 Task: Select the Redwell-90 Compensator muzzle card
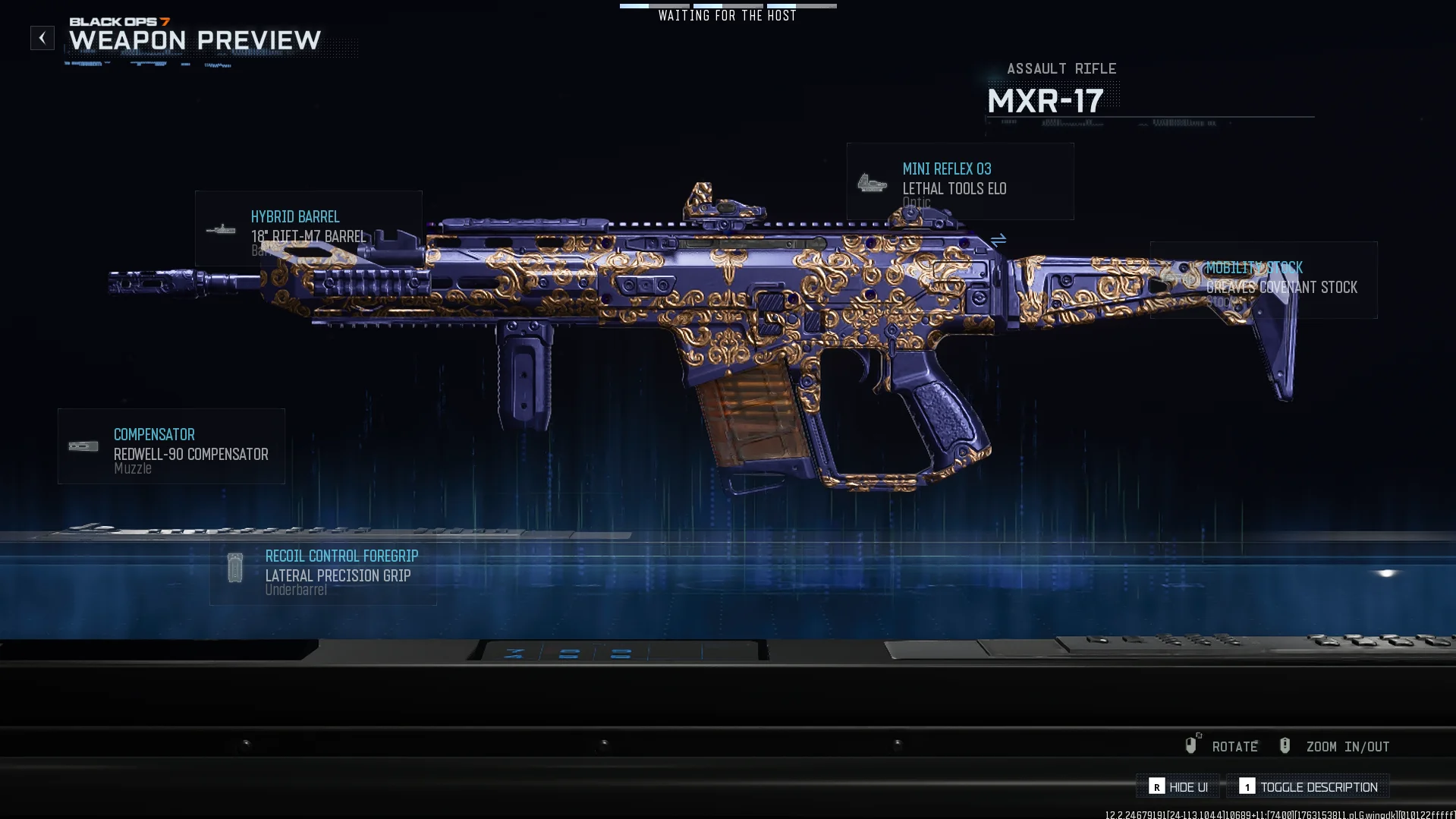171,446
